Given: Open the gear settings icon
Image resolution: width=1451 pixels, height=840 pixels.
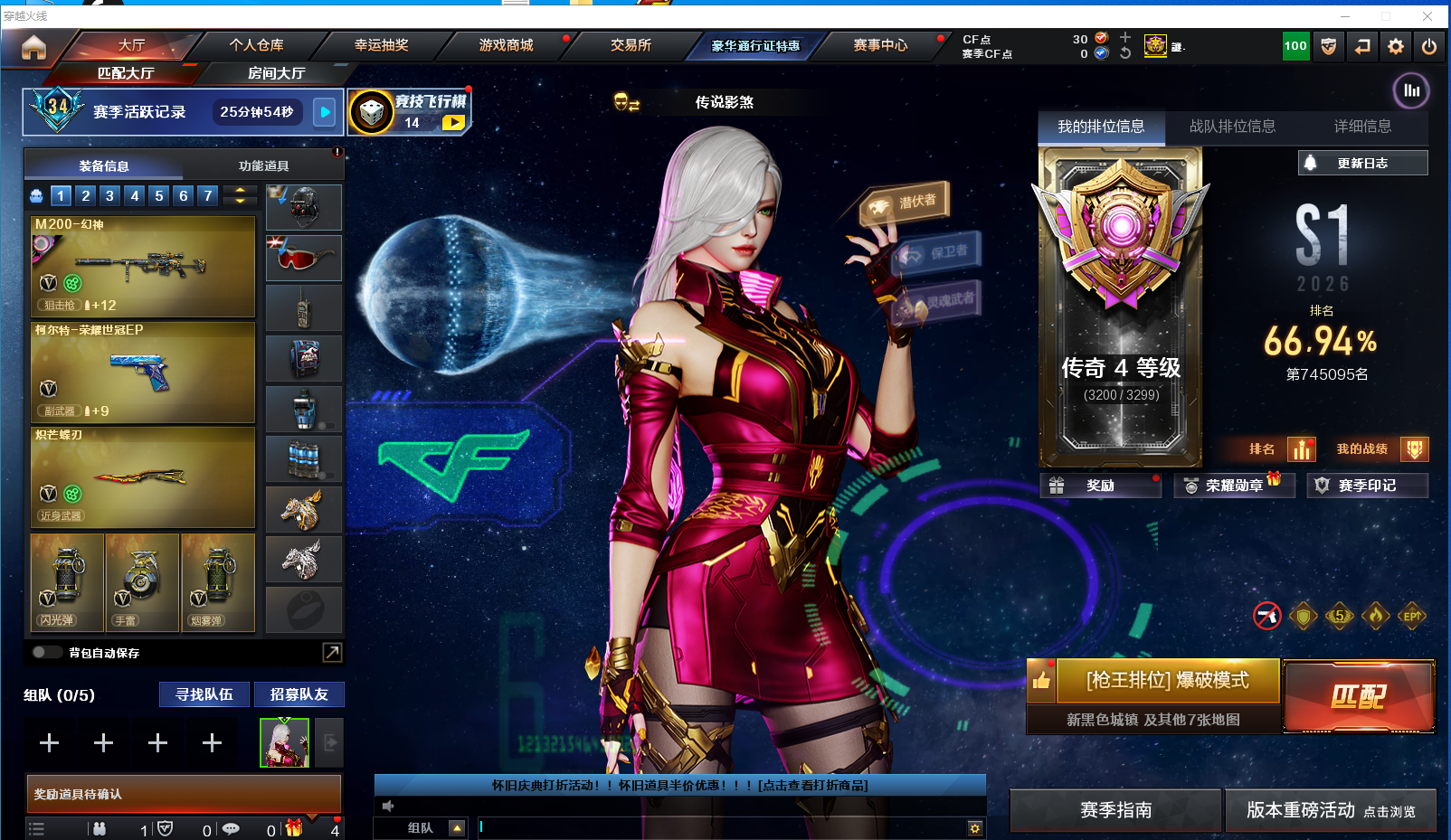Looking at the screenshot, I should coord(1396,46).
